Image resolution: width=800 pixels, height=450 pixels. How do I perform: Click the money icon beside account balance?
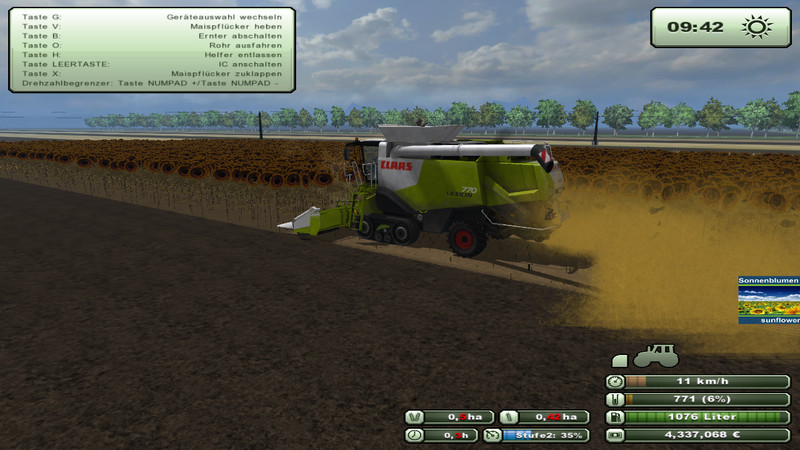(x=615, y=435)
